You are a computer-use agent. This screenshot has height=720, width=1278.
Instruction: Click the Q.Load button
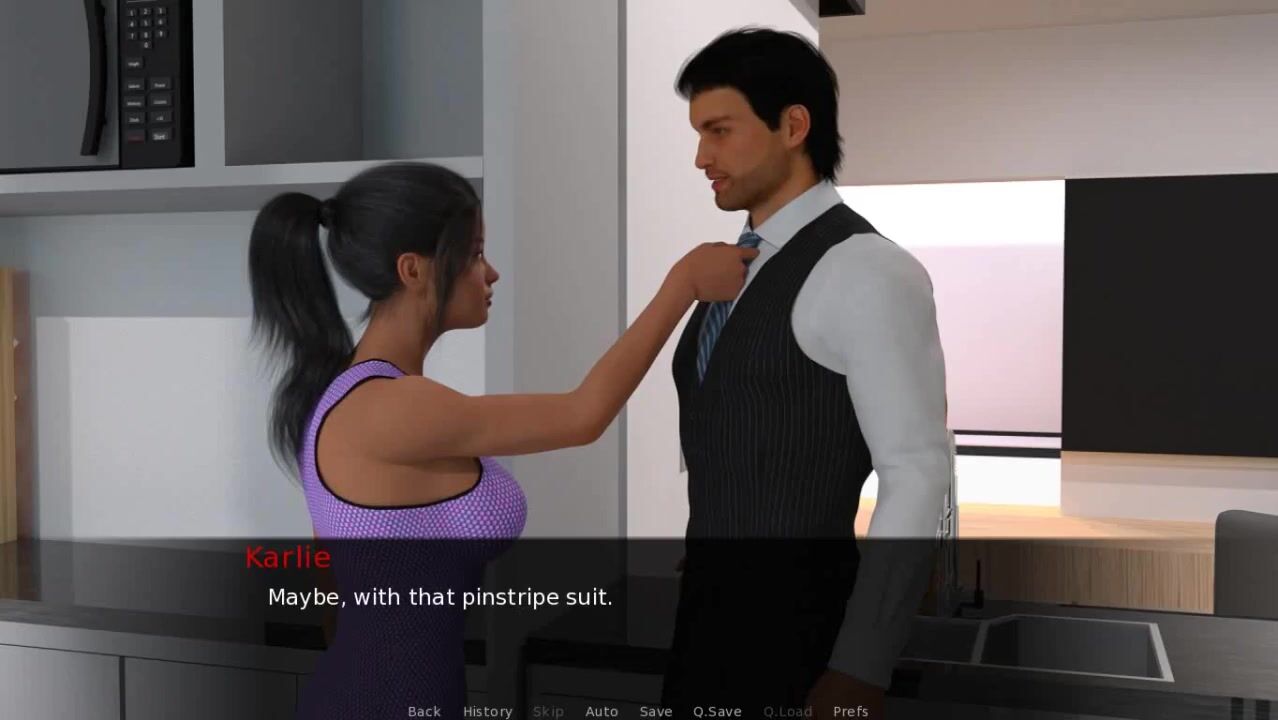pyautogui.click(x=787, y=711)
